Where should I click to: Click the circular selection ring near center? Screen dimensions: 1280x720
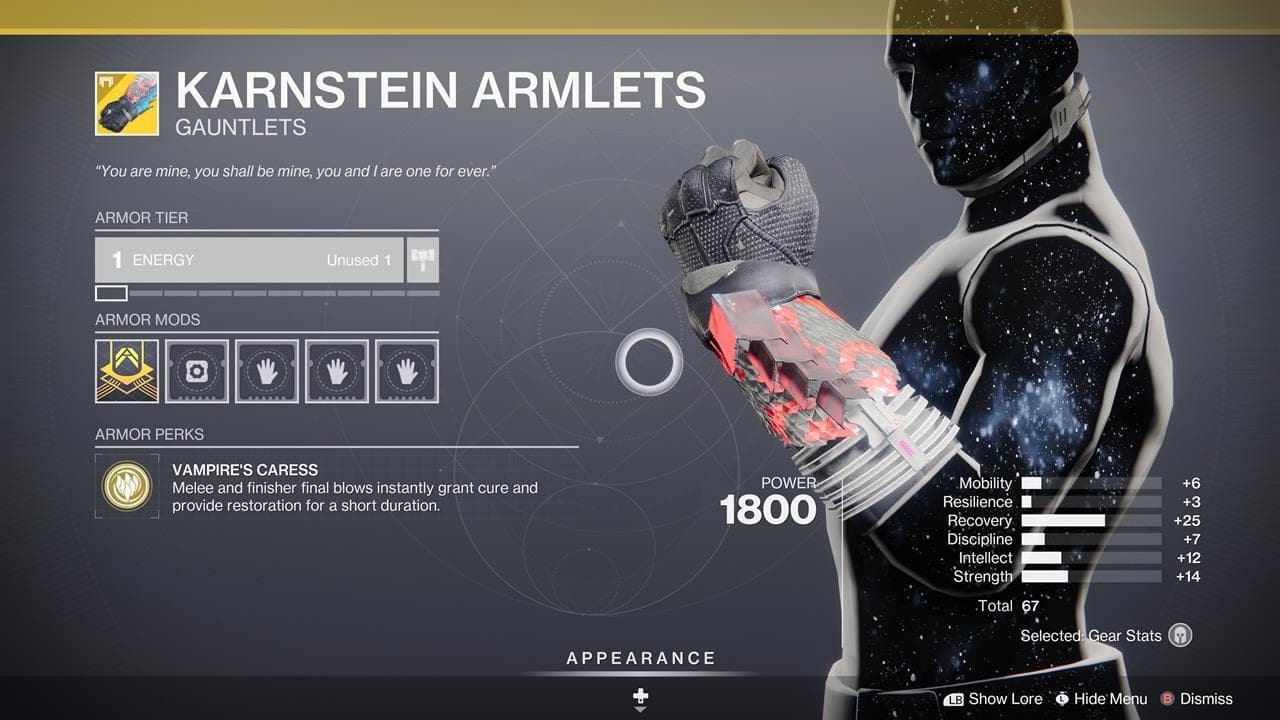[x=651, y=358]
